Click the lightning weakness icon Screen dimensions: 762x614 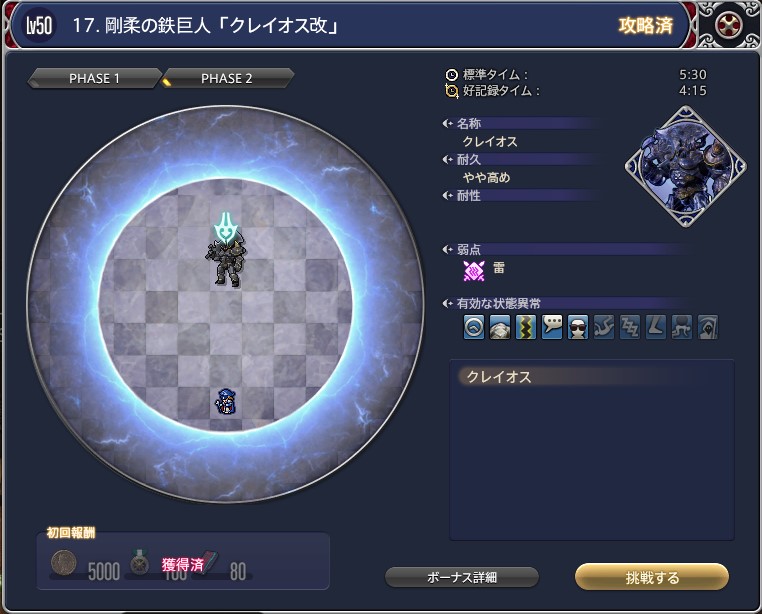point(474,269)
